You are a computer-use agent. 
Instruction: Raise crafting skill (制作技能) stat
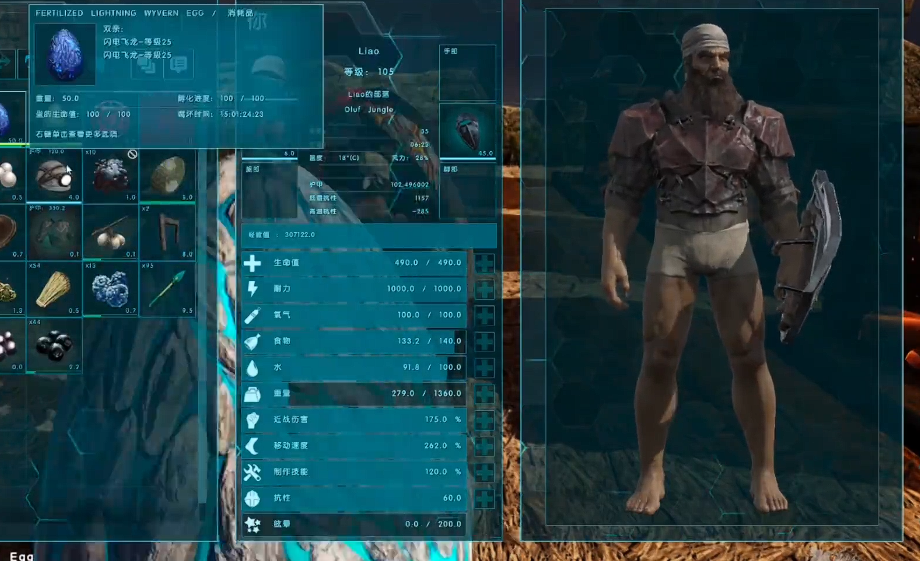click(x=485, y=472)
